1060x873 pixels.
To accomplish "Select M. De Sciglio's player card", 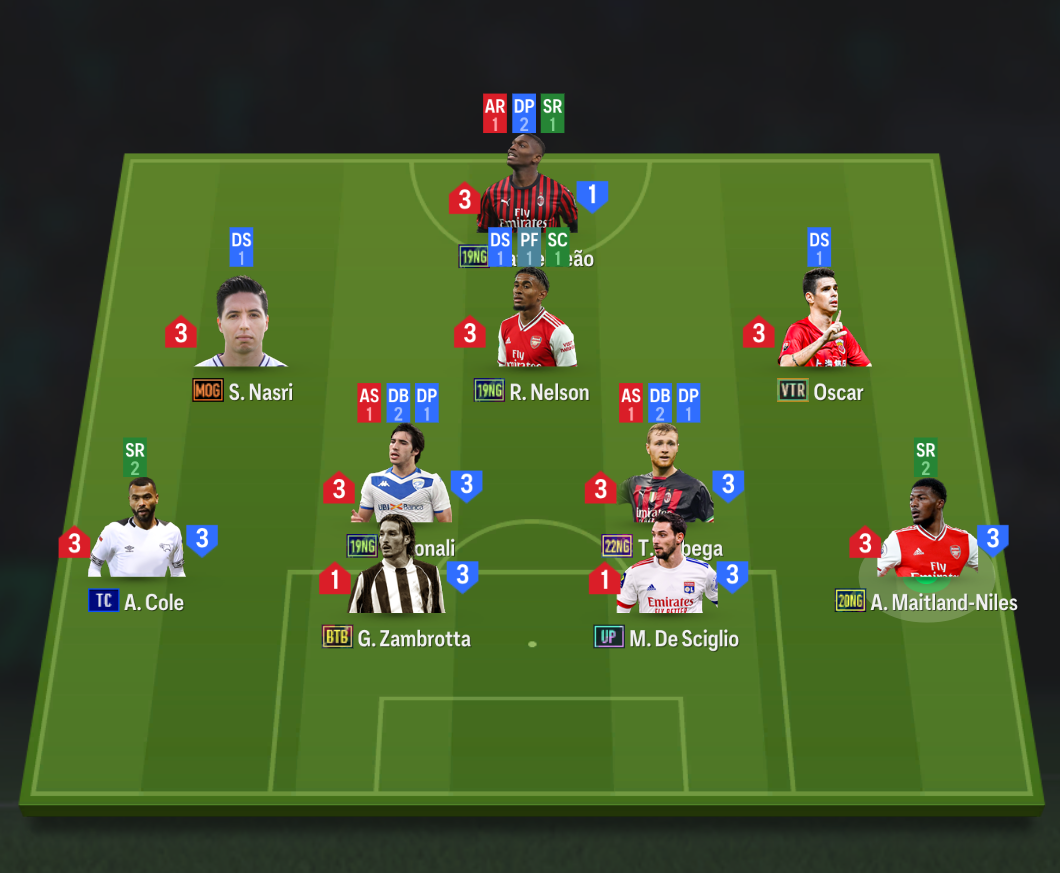I will [666, 572].
